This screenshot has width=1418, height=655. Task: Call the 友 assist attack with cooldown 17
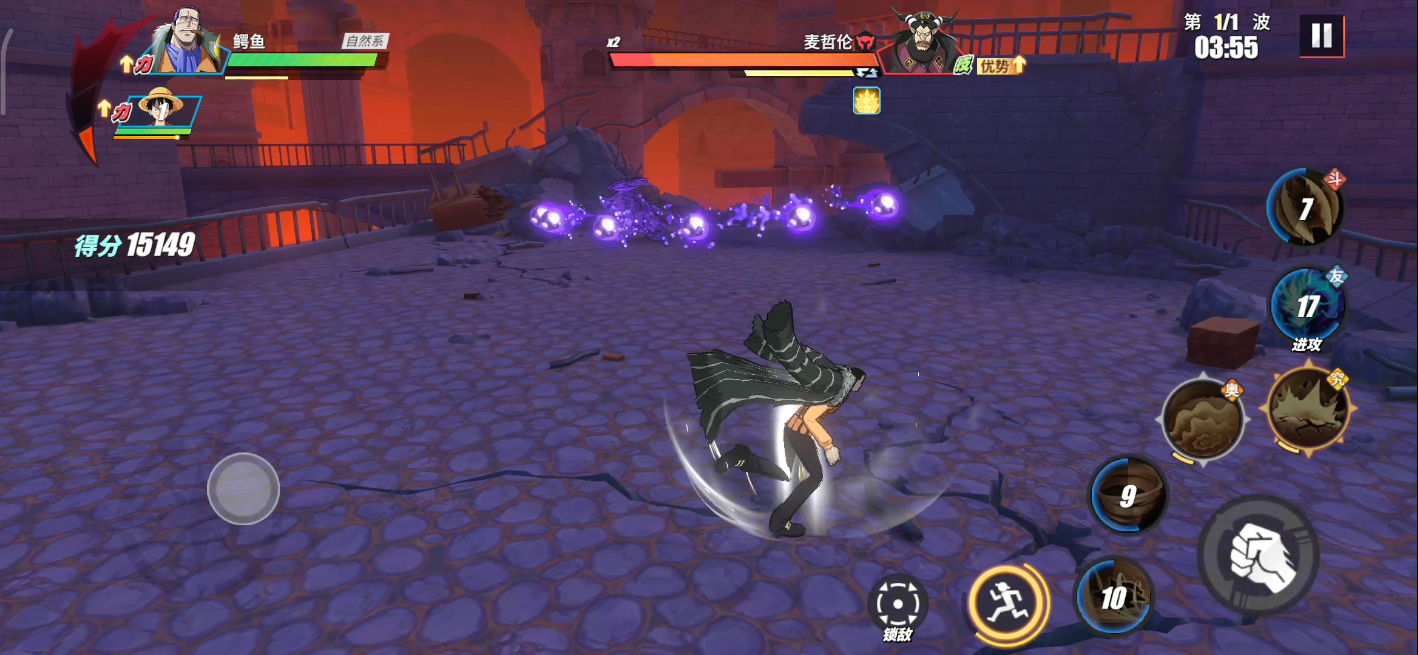[1307, 305]
